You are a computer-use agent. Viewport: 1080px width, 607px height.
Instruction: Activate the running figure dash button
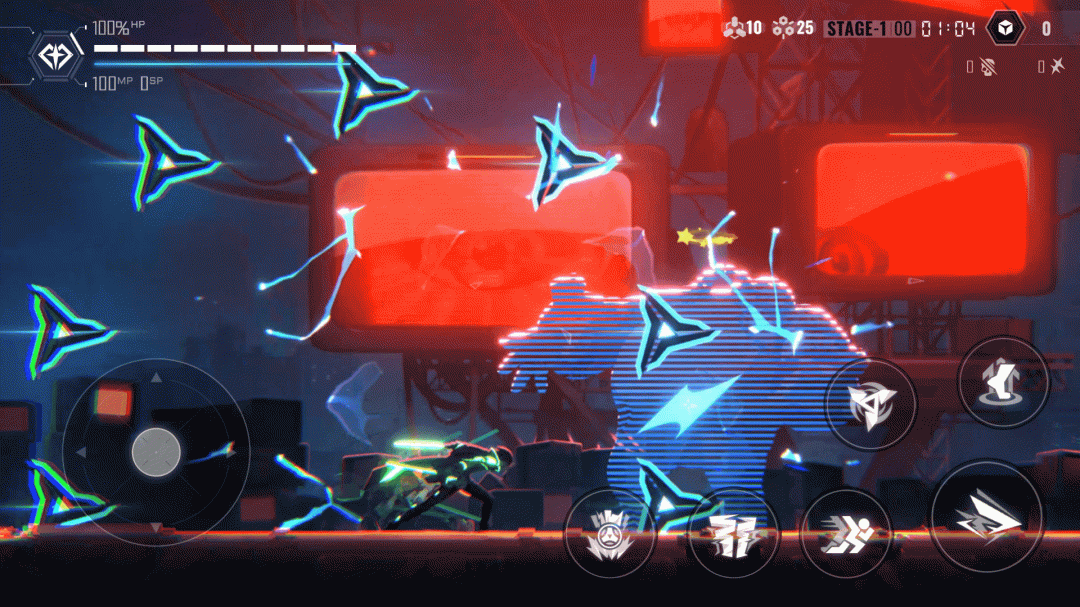(846, 533)
